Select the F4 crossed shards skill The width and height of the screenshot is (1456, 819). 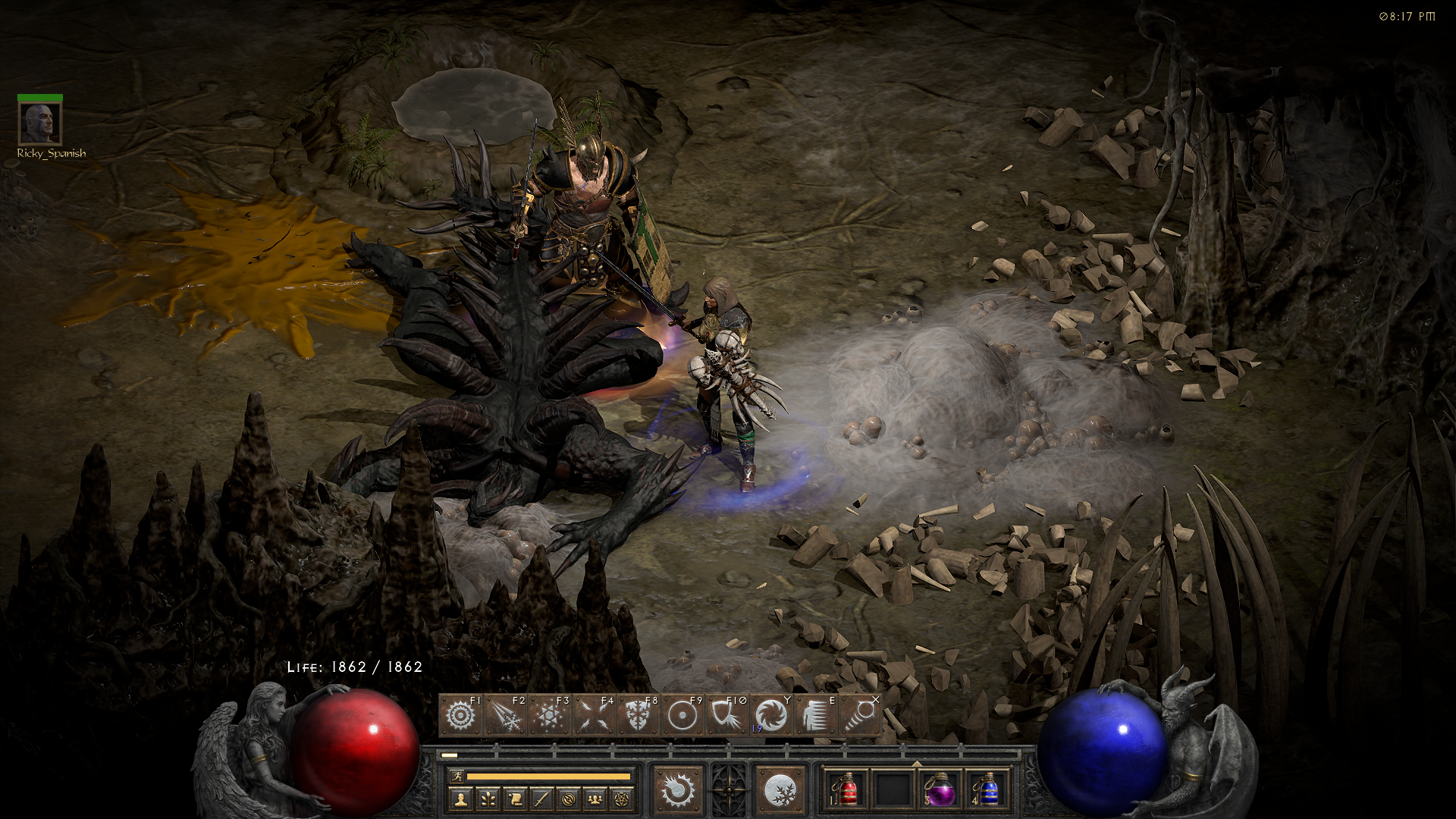(593, 716)
